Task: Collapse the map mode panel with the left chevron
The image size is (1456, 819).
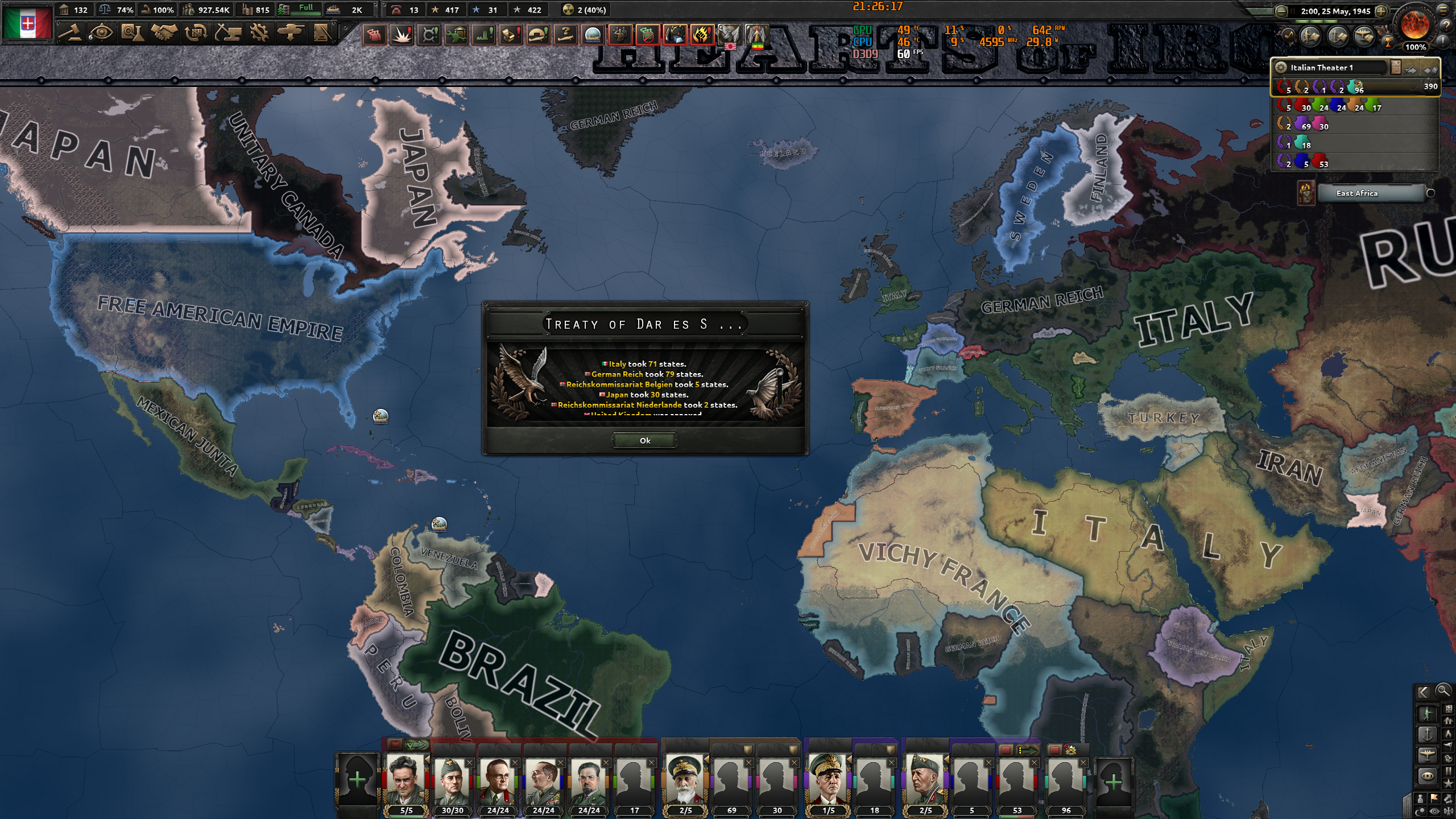Action: (x=1425, y=692)
